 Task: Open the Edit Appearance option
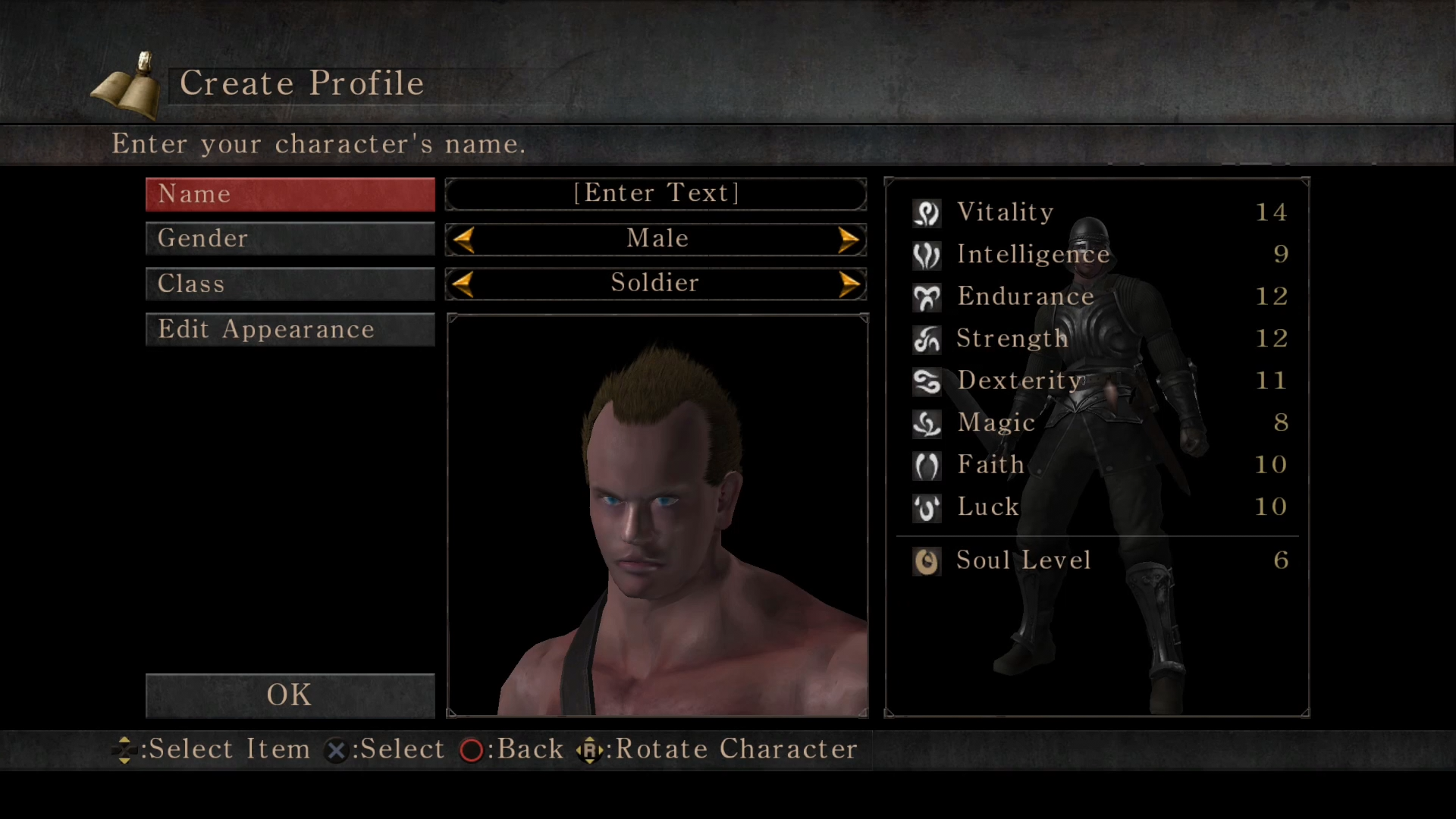click(290, 329)
